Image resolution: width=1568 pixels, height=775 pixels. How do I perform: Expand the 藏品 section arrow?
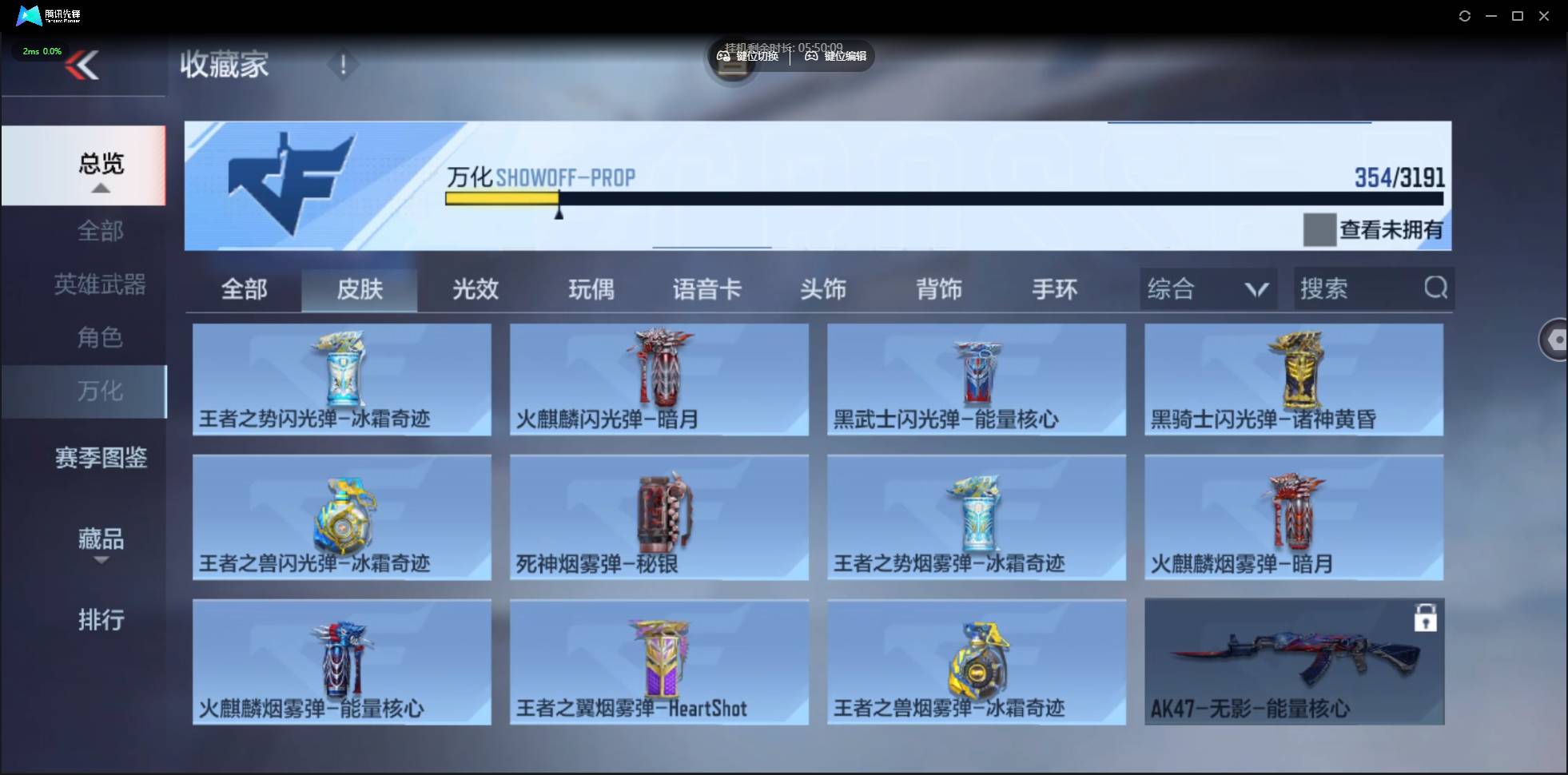click(x=101, y=561)
